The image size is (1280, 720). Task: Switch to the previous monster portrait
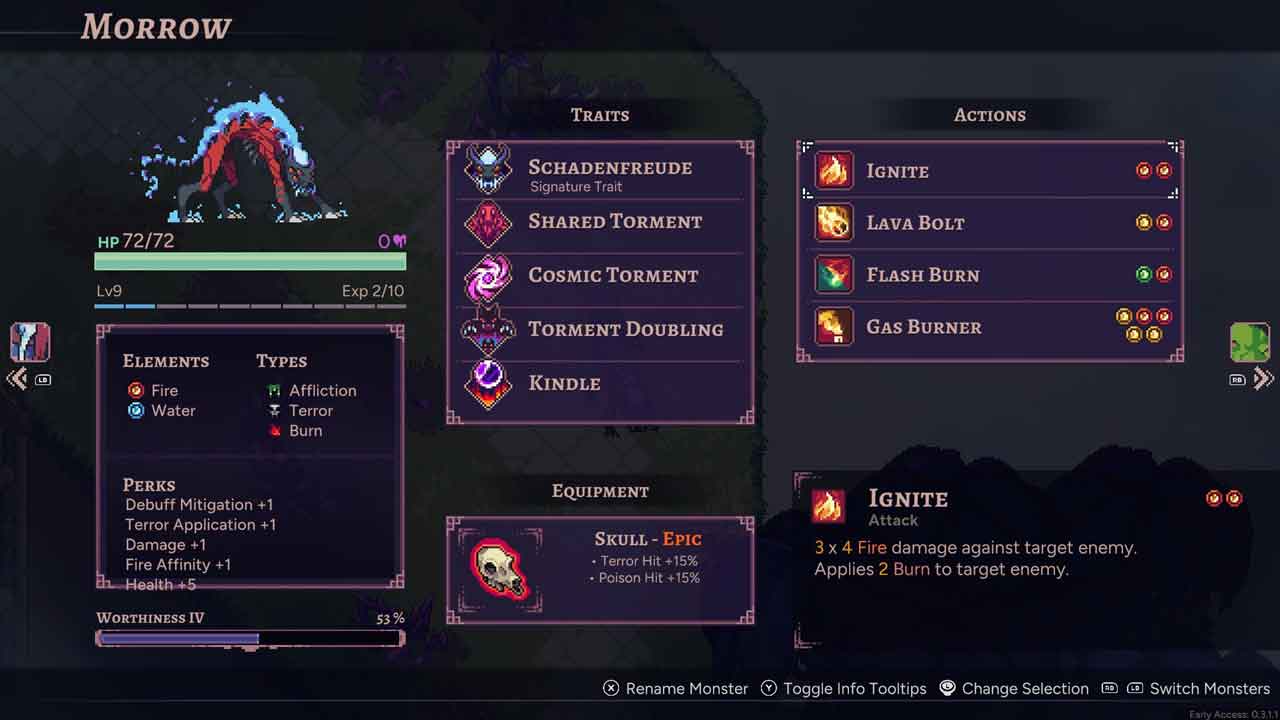pyautogui.click(x=29, y=343)
